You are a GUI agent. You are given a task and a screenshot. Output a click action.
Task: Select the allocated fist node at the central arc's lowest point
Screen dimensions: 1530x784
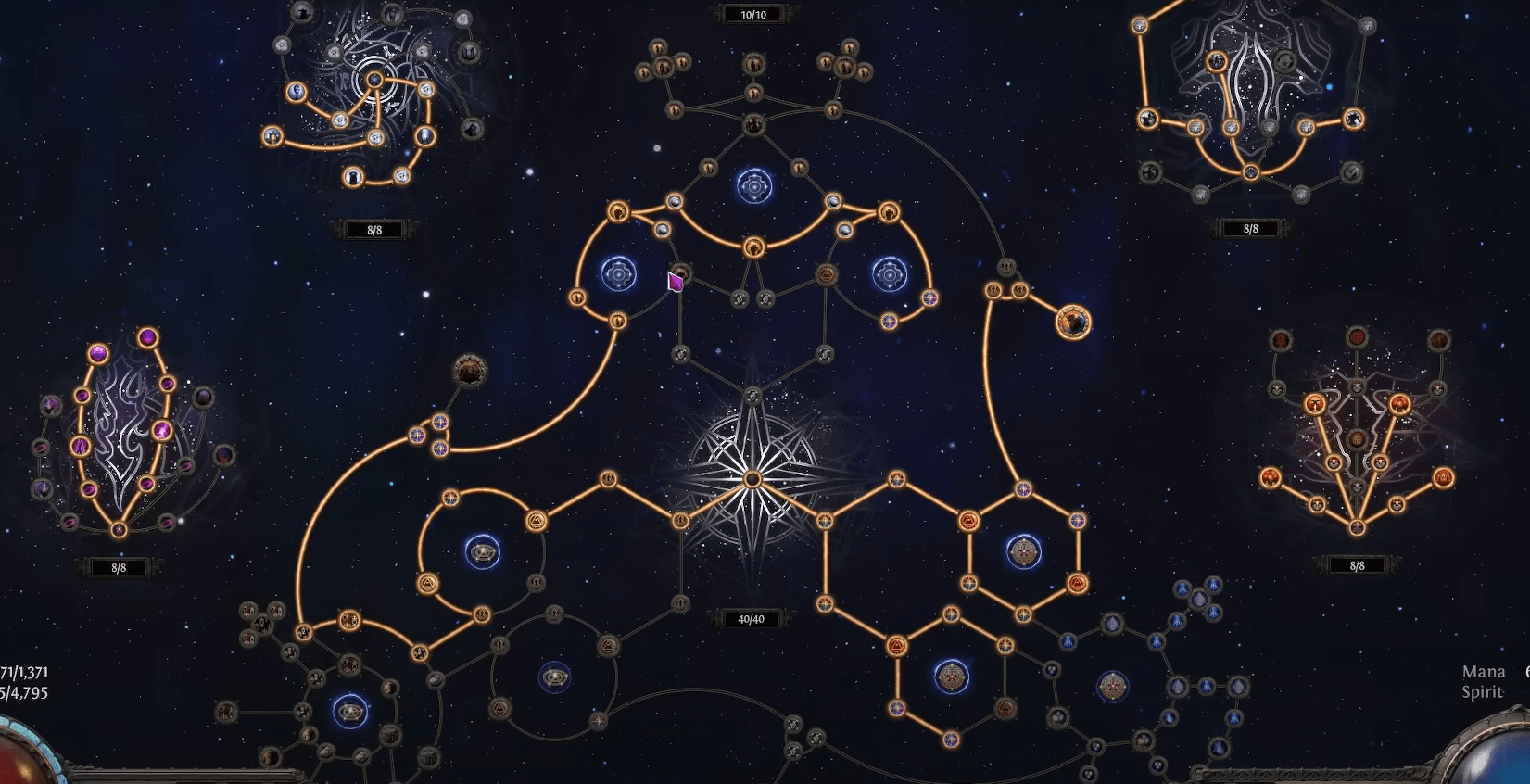coord(753,247)
